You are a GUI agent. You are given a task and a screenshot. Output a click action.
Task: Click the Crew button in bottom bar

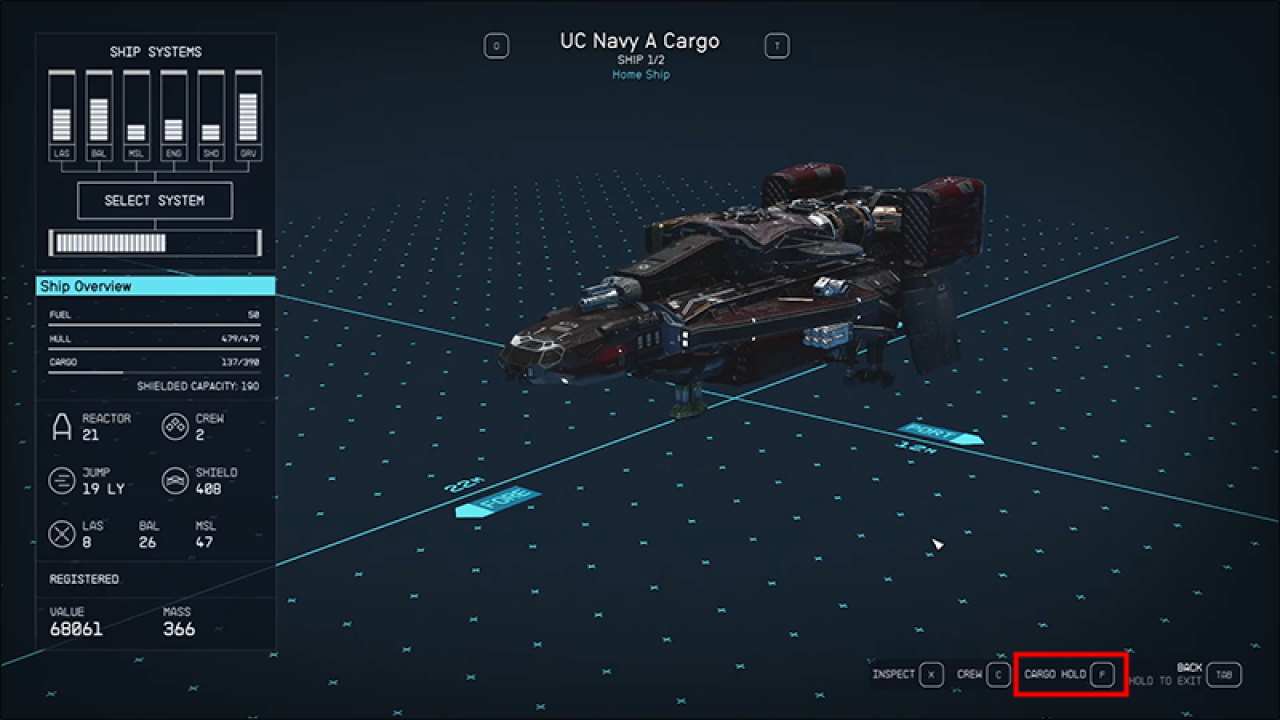point(983,674)
